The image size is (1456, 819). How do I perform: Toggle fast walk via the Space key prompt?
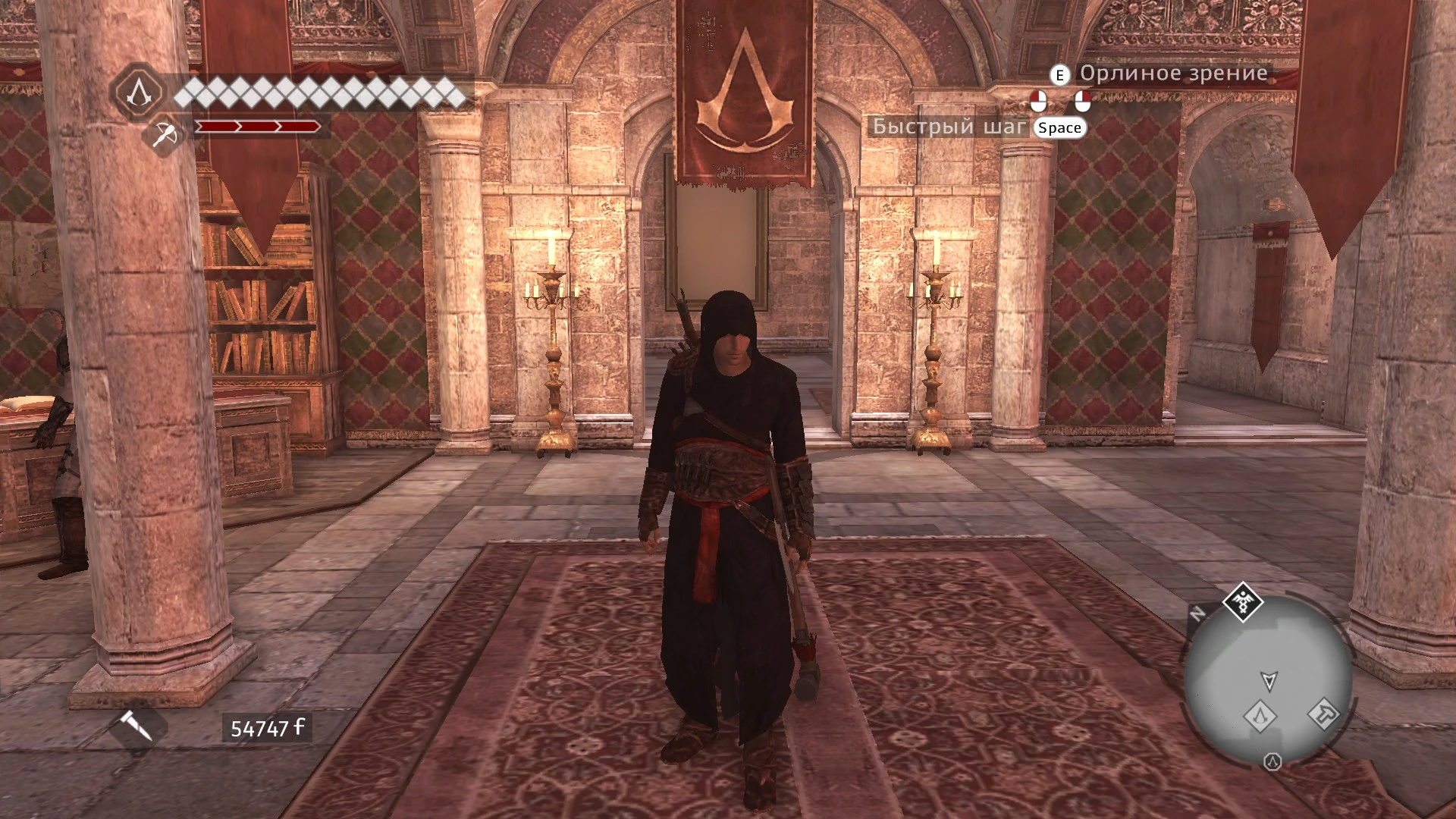point(1059,127)
